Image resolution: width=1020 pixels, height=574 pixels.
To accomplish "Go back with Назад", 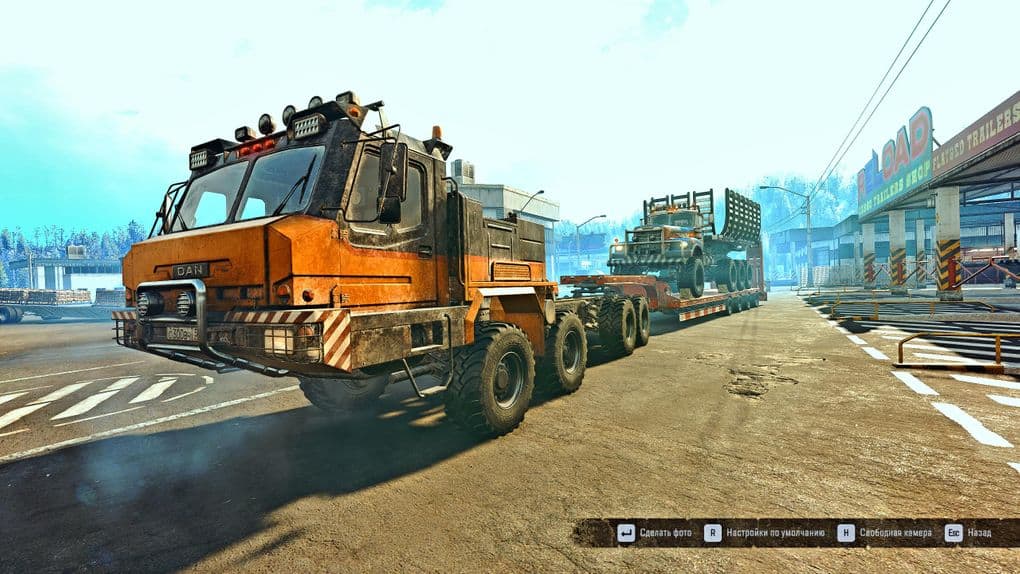I will point(968,532).
